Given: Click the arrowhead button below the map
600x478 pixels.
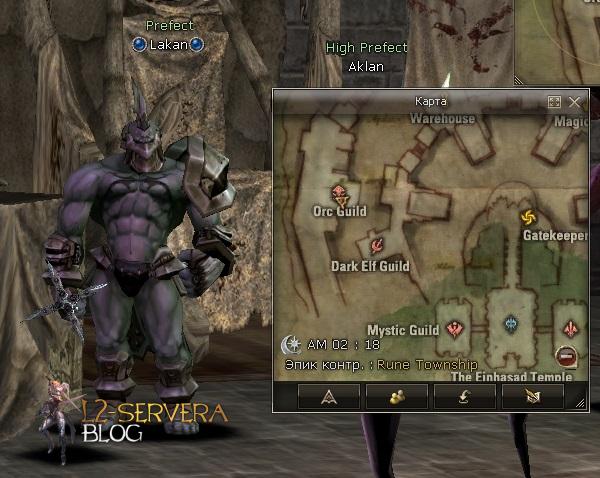Looking at the screenshot, I should coord(327,397).
